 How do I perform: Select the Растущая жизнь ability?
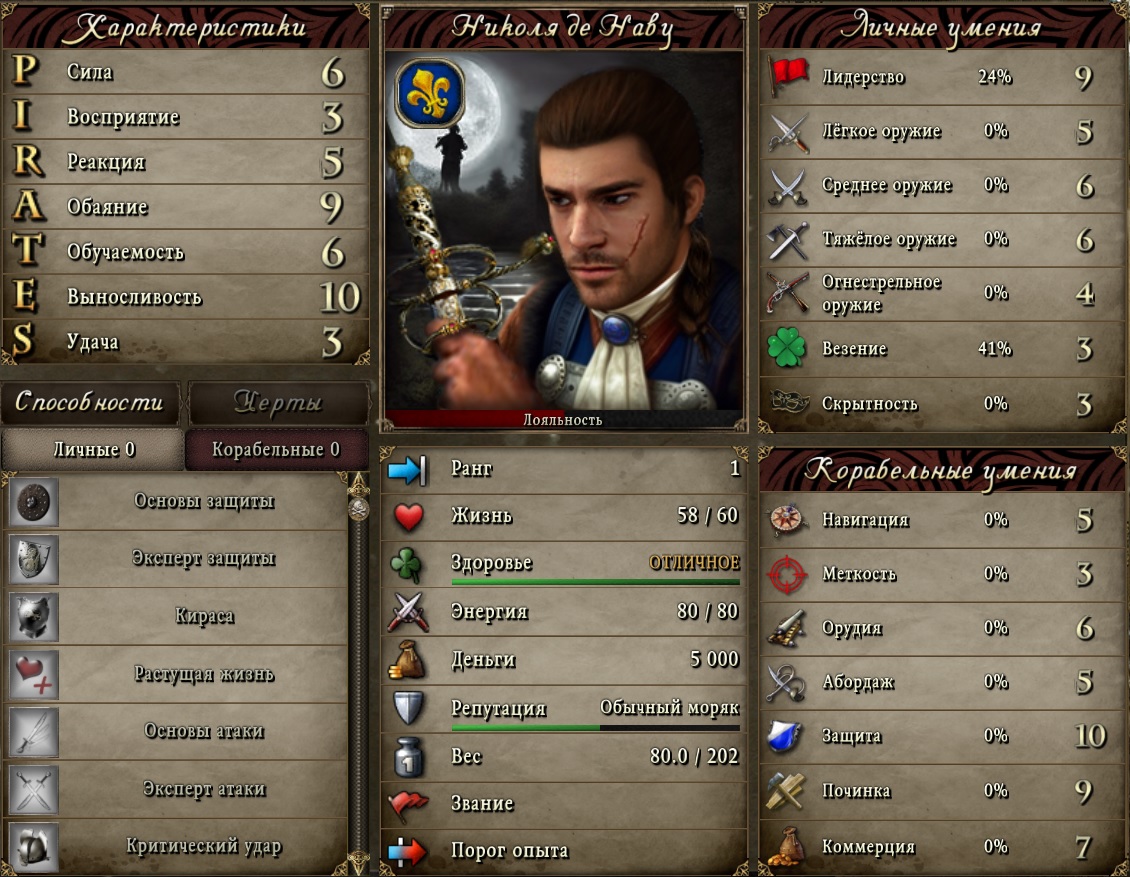point(203,673)
